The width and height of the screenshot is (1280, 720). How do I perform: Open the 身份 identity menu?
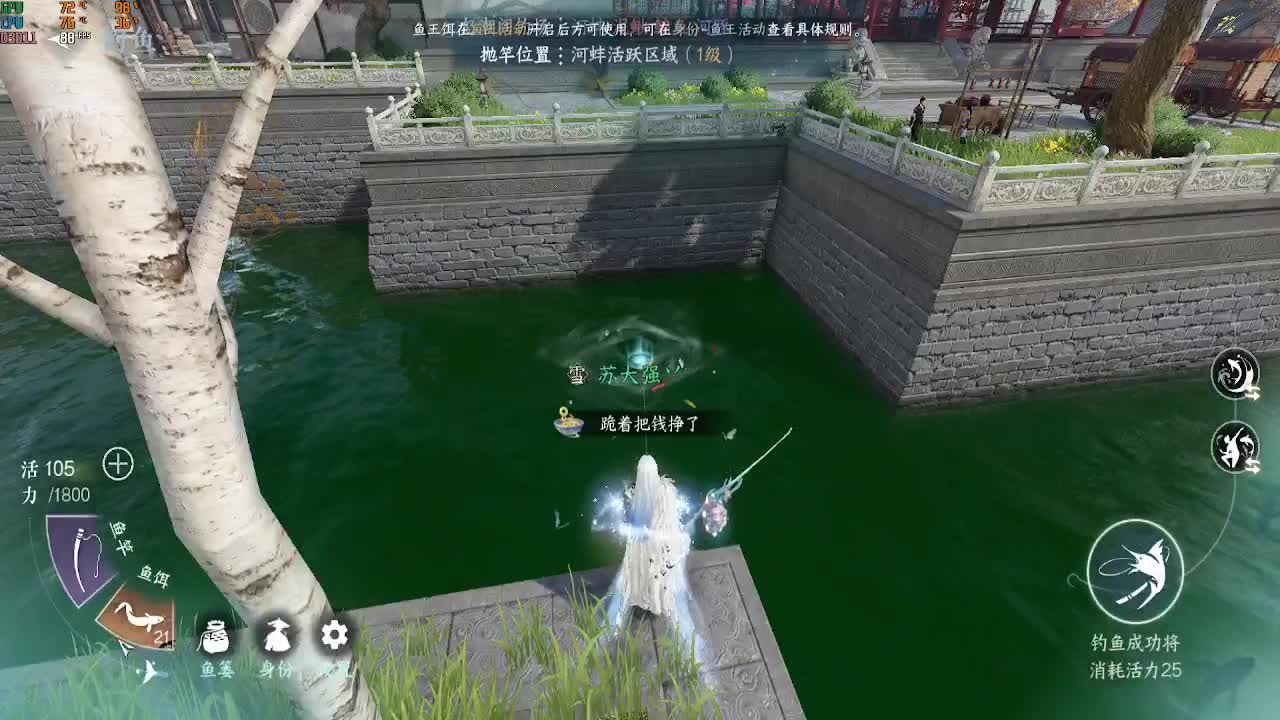point(277,637)
